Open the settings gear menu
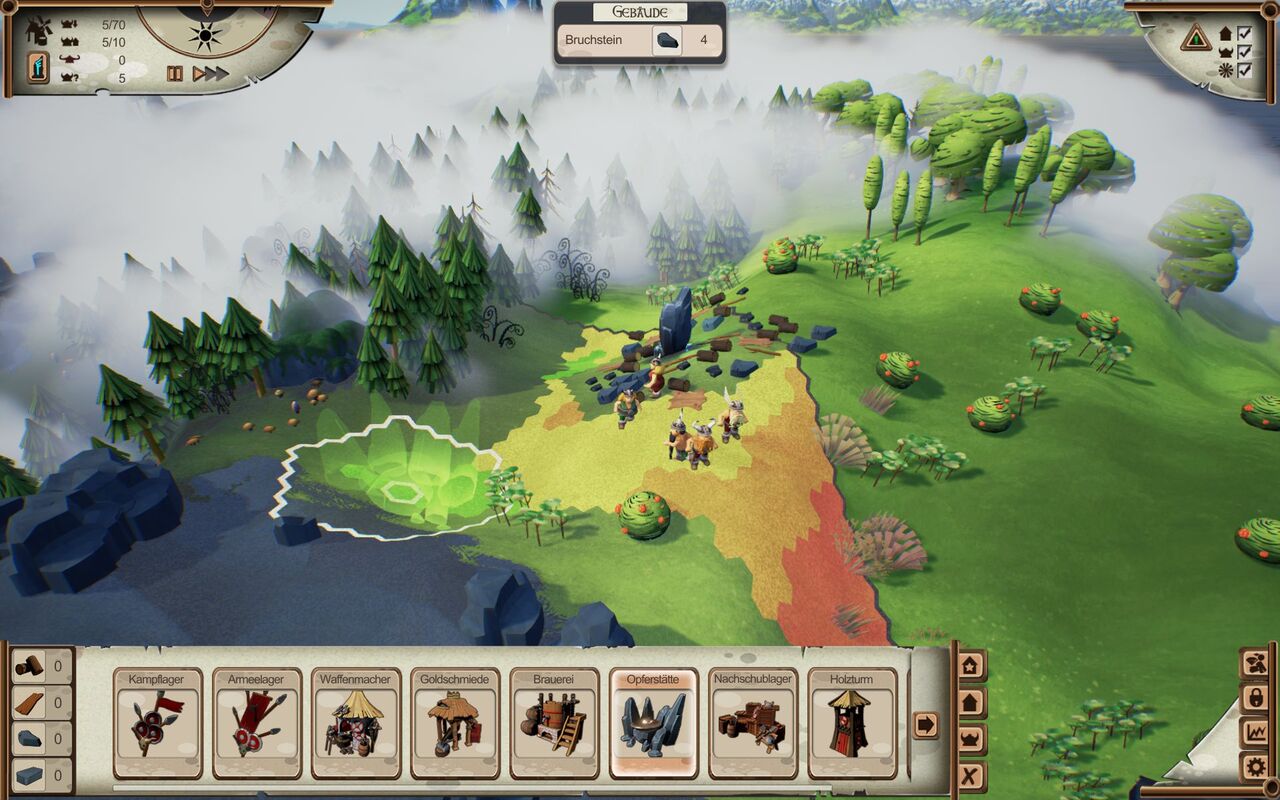The width and height of the screenshot is (1280, 800). pyautogui.click(x=1254, y=768)
